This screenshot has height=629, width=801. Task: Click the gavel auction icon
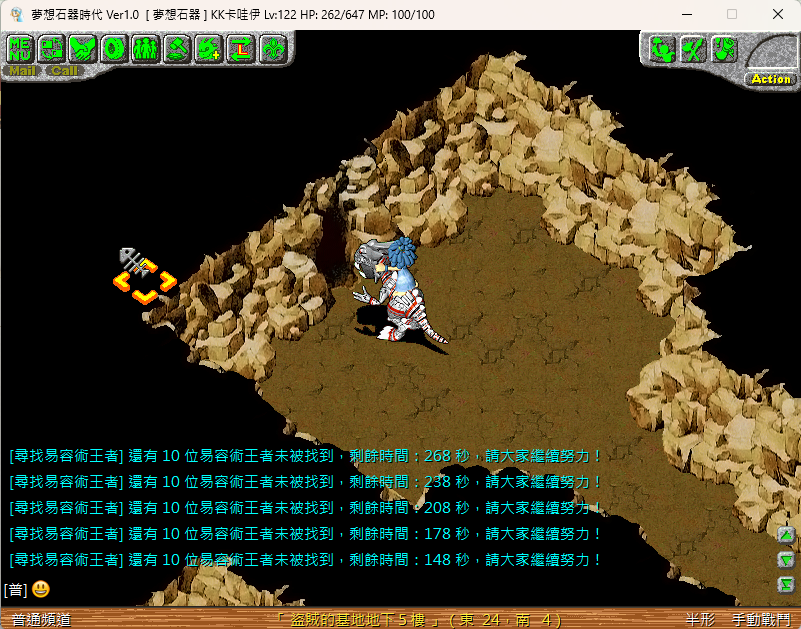(177, 48)
